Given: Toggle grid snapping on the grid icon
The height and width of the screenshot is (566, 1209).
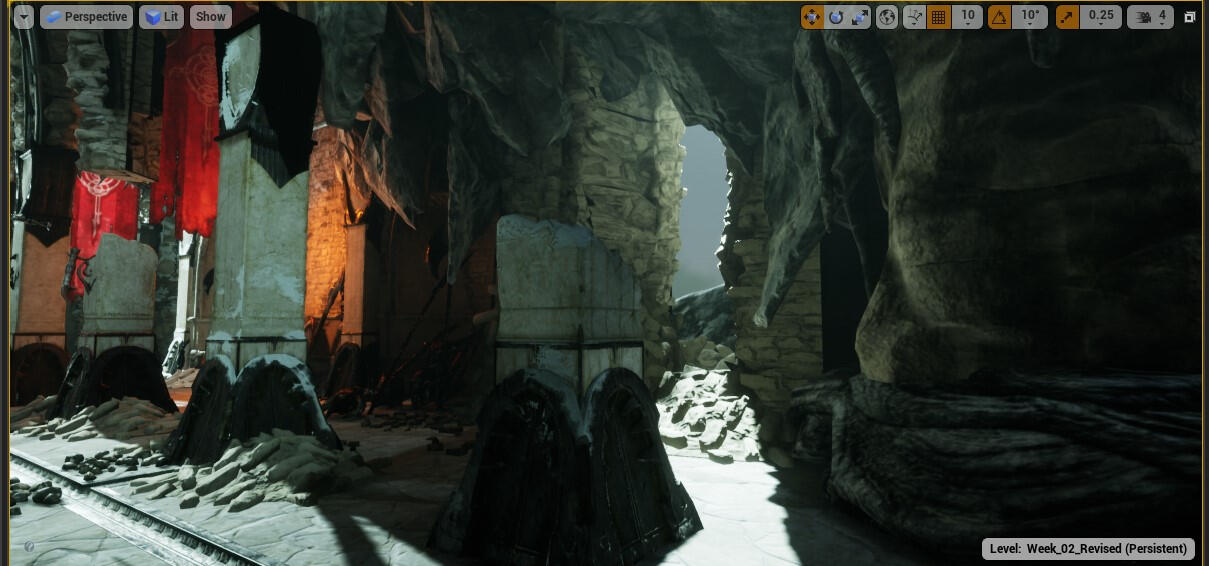Looking at the screenshot, I should point(938,17).
